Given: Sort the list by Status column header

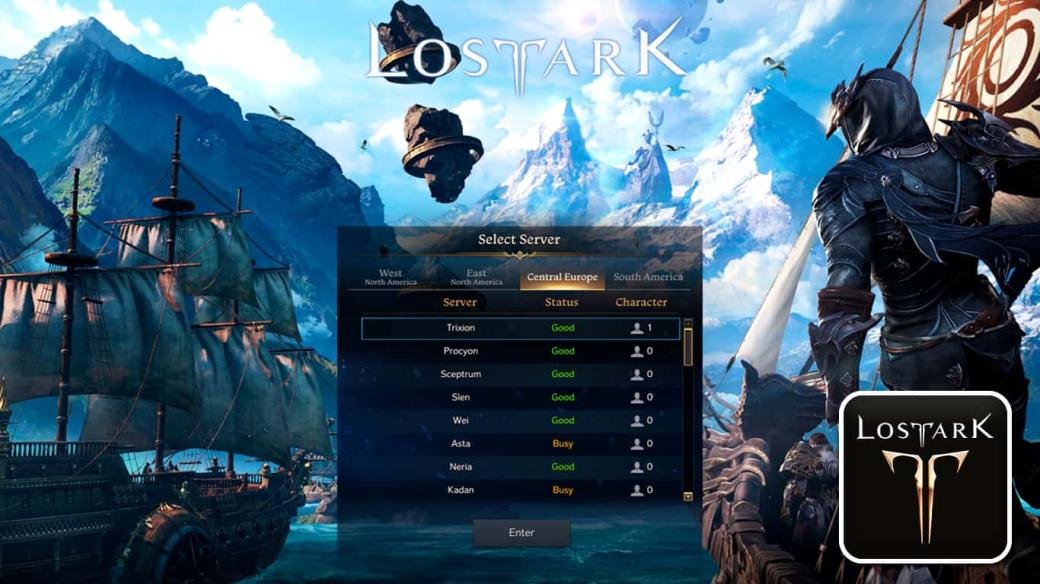Looking at the screenshot, I should [562, 302].
